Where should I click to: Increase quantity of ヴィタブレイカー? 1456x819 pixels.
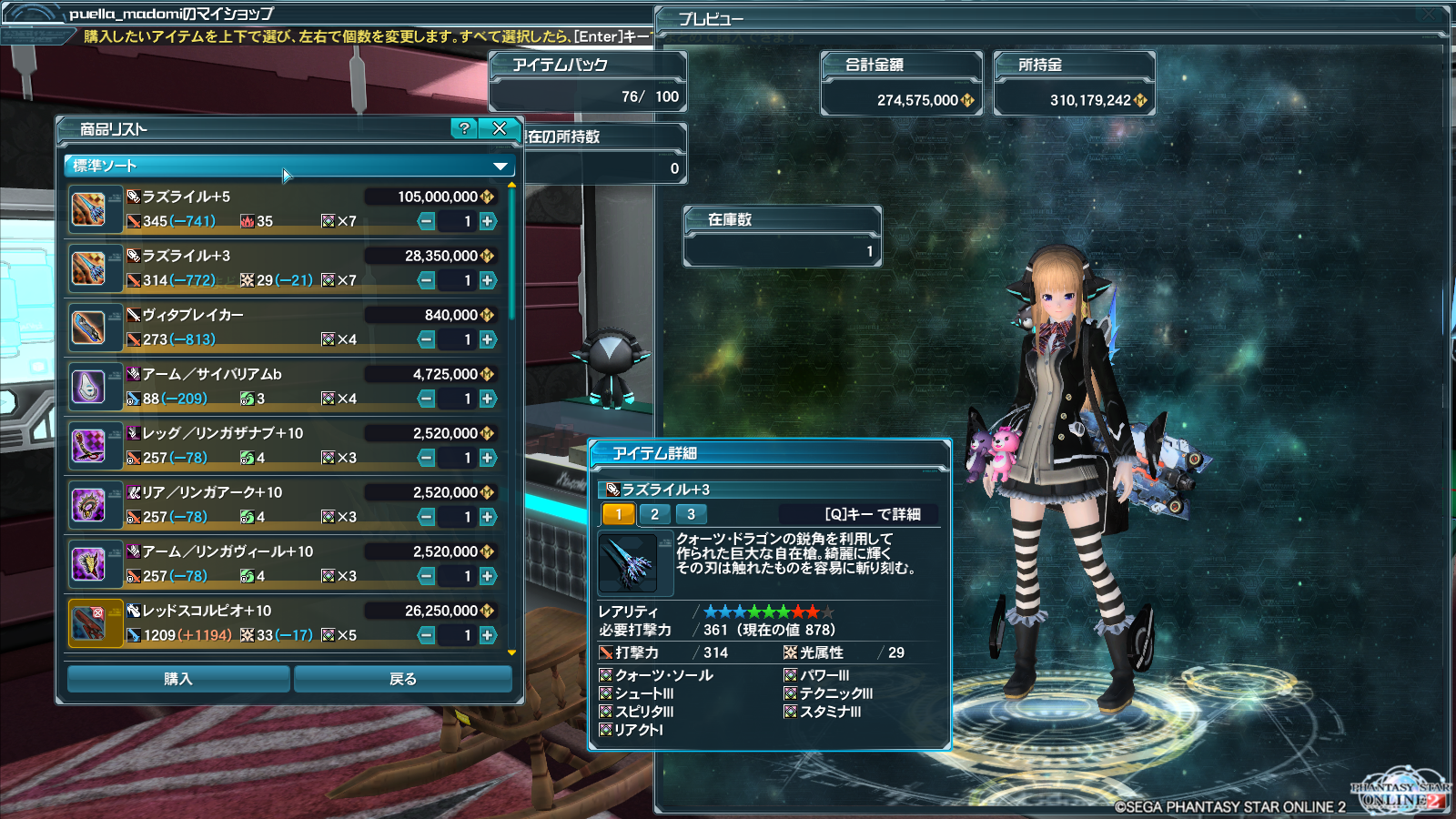pyautogui.click(x=489, y=339)
